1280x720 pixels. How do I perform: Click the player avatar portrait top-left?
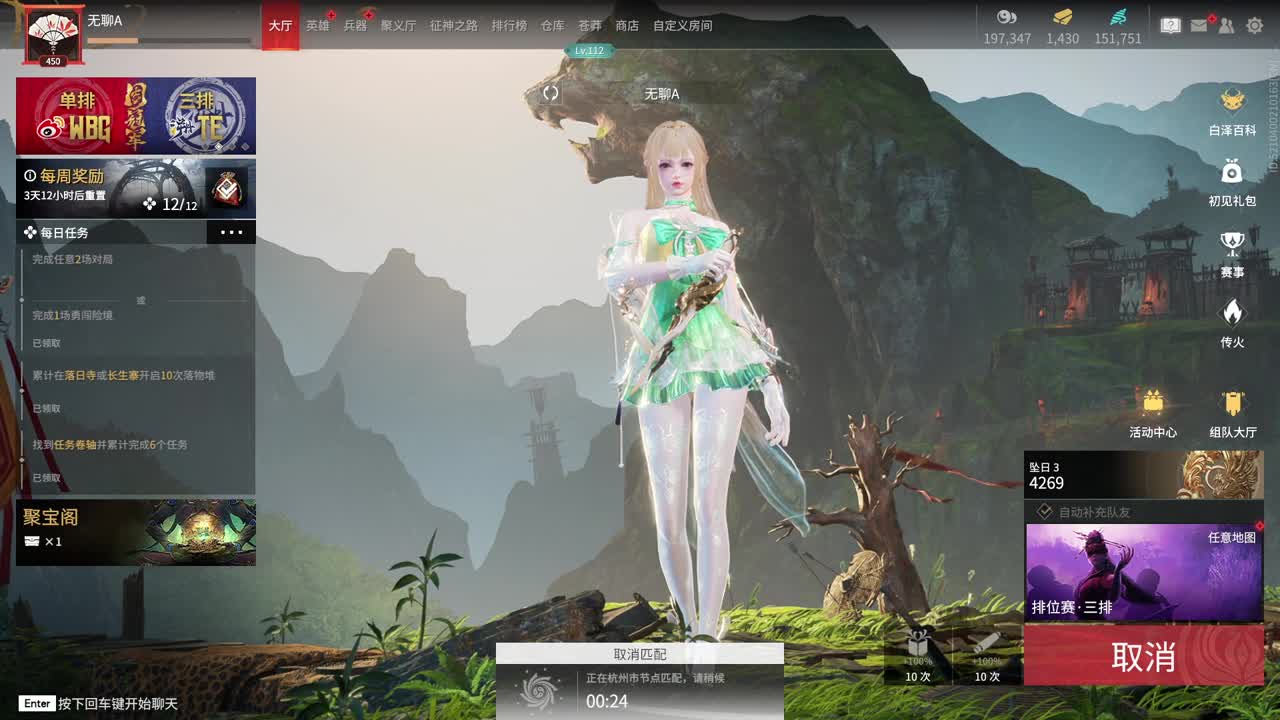[x=53, y=30]
